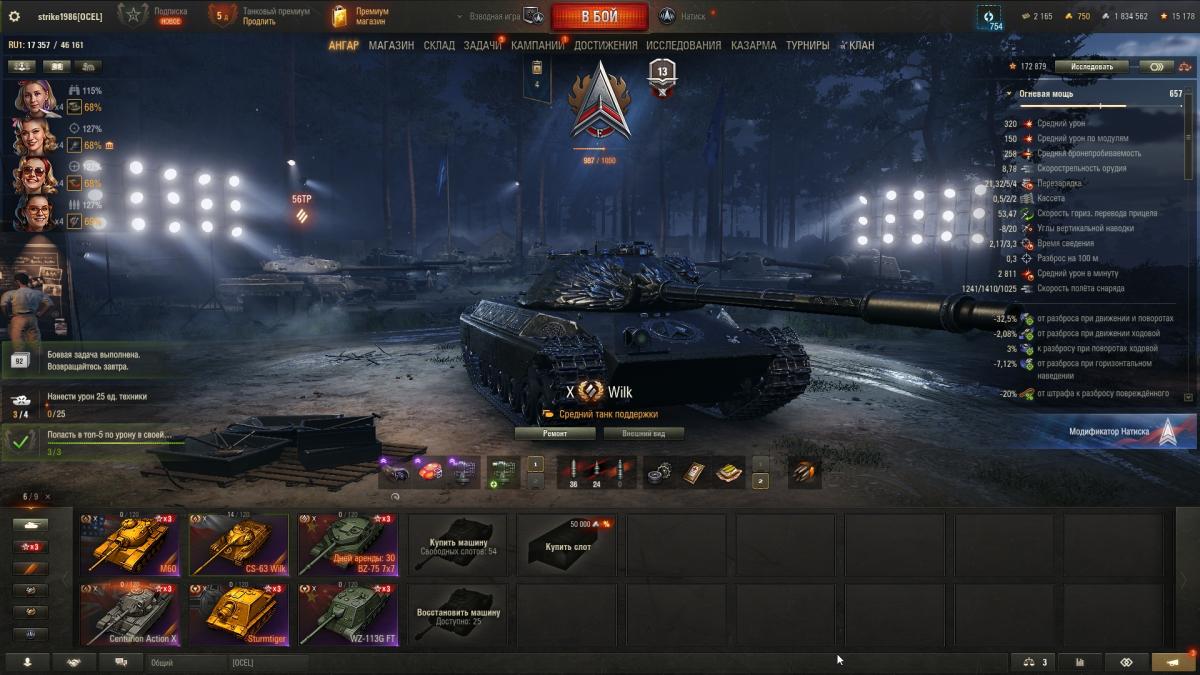Click the Купить слот tile
The width and height of the screenshot is (1200, 675).
[x=566, y=545]
